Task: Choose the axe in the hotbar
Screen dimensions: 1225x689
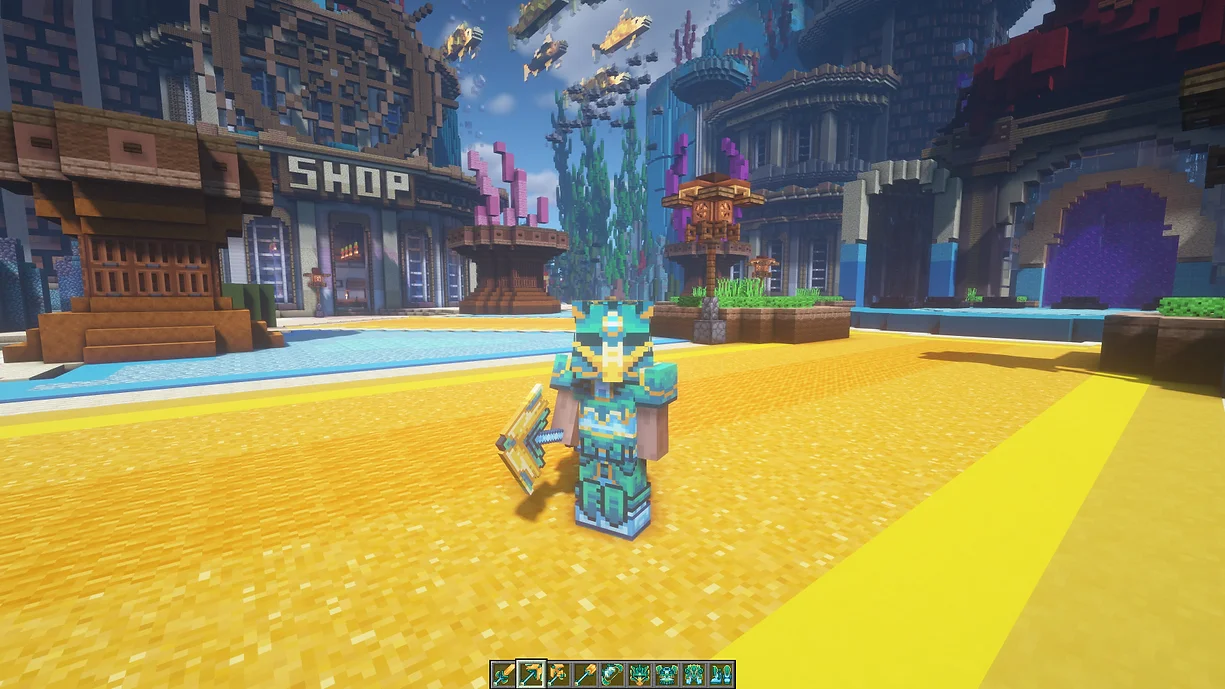Action: point(557,674)
